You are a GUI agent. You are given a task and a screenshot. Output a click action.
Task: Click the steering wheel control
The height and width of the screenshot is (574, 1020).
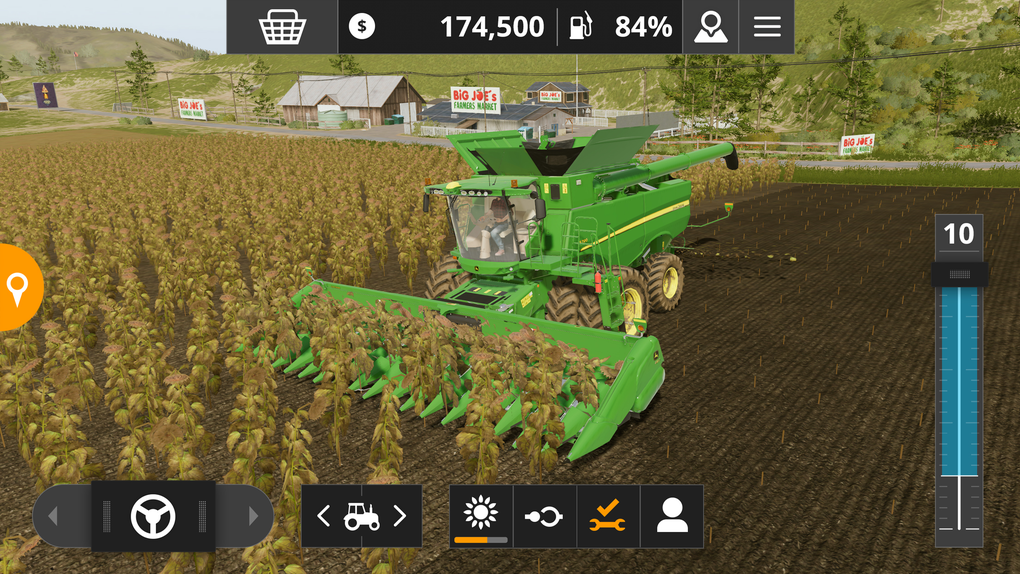(x=153, y=516)
